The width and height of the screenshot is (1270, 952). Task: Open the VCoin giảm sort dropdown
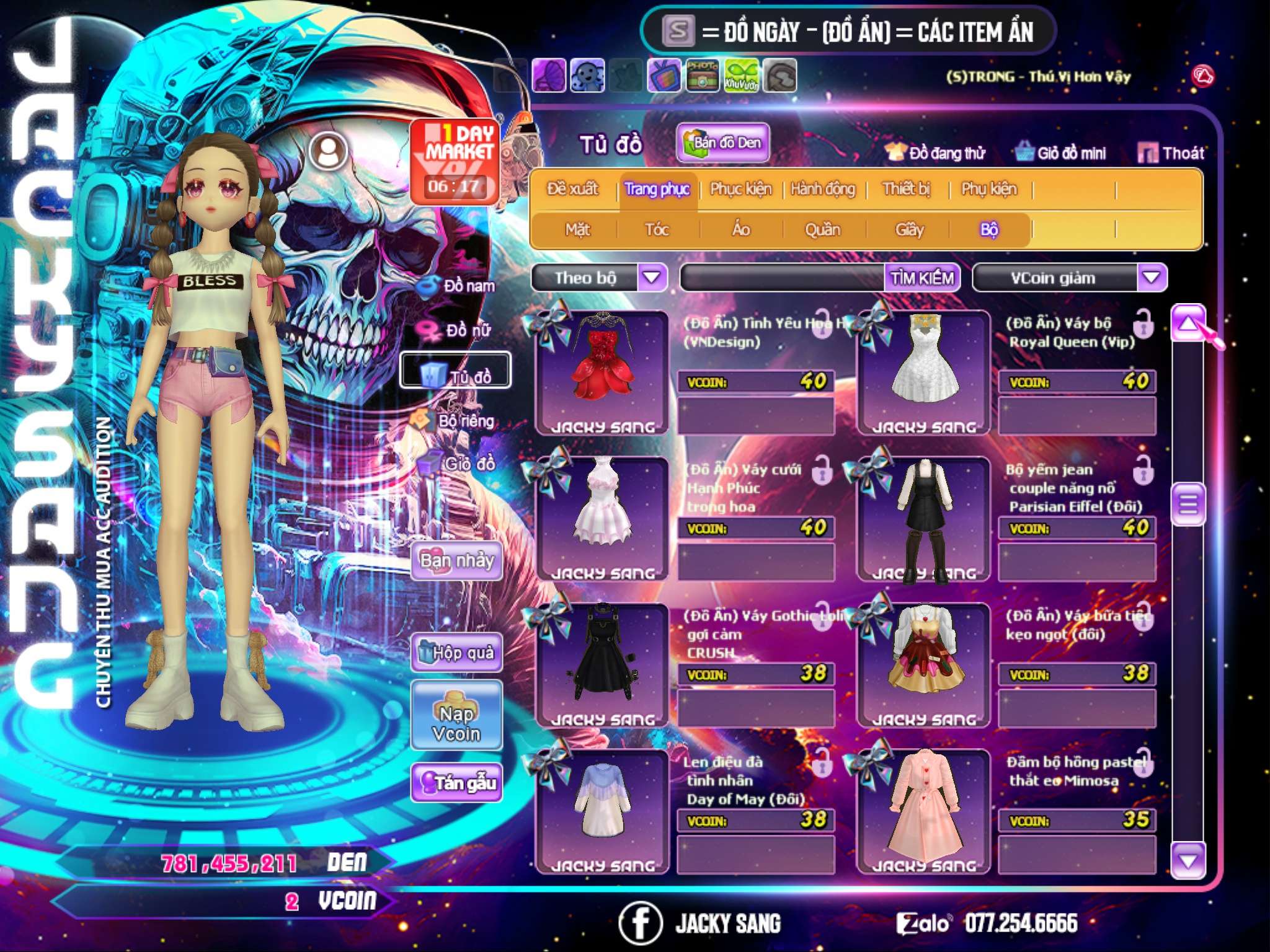[1152, 277]
